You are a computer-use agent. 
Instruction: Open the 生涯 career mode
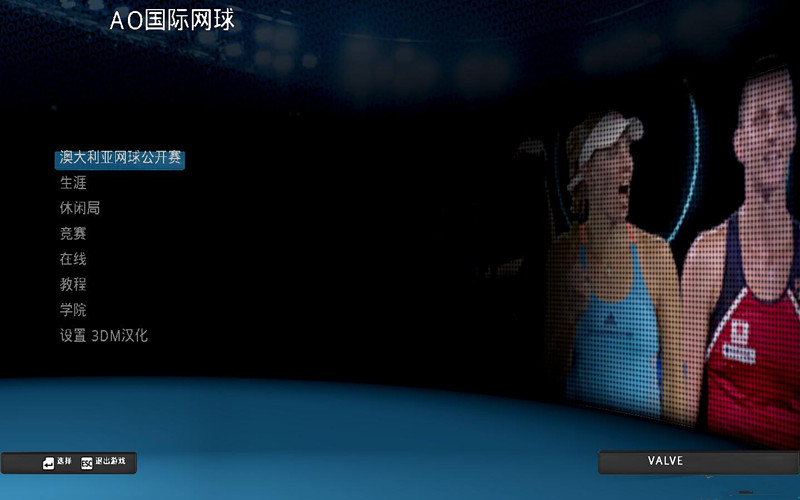[x=73, y=183]
